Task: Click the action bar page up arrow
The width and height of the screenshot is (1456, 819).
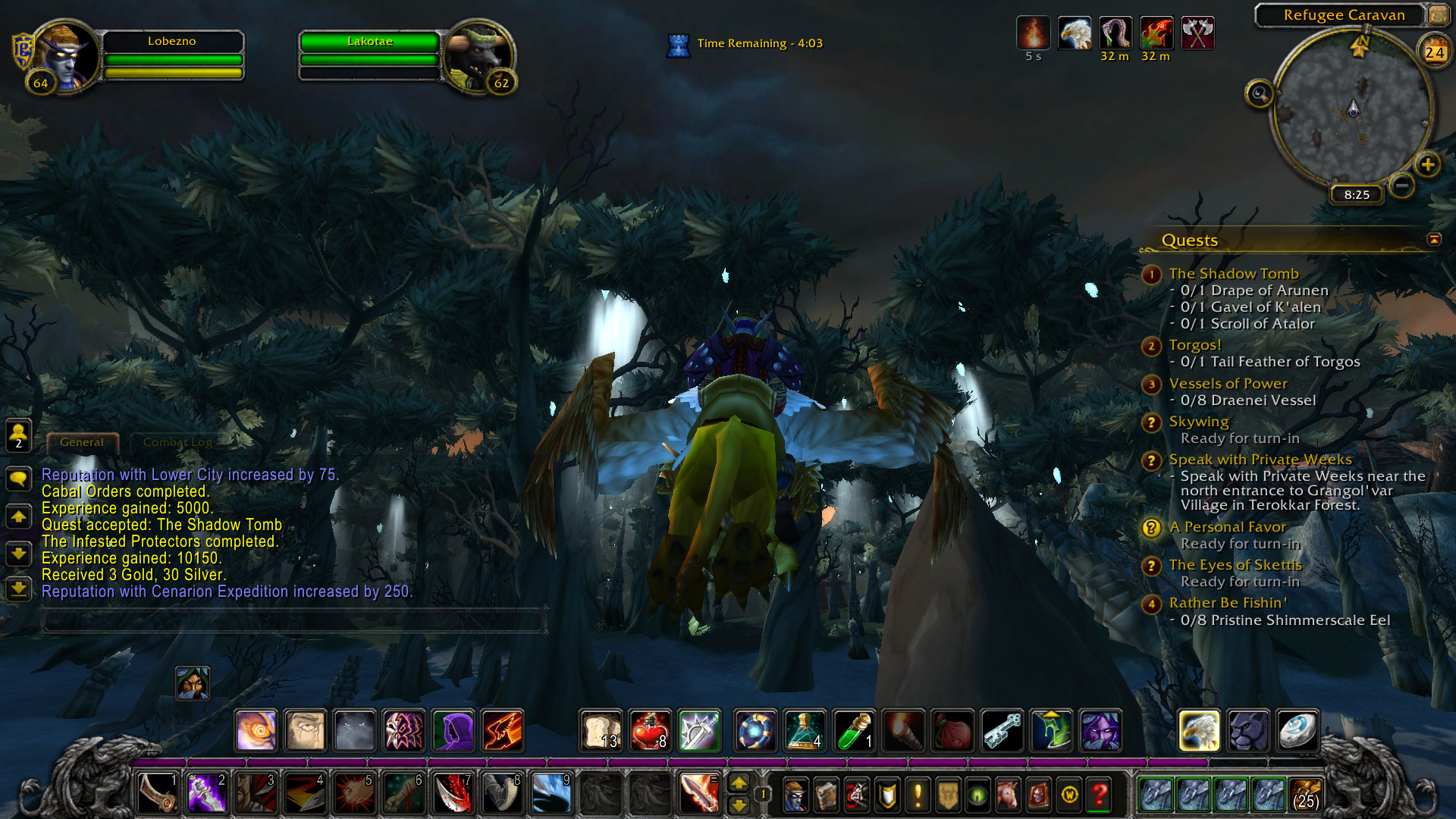Action: 738,783
